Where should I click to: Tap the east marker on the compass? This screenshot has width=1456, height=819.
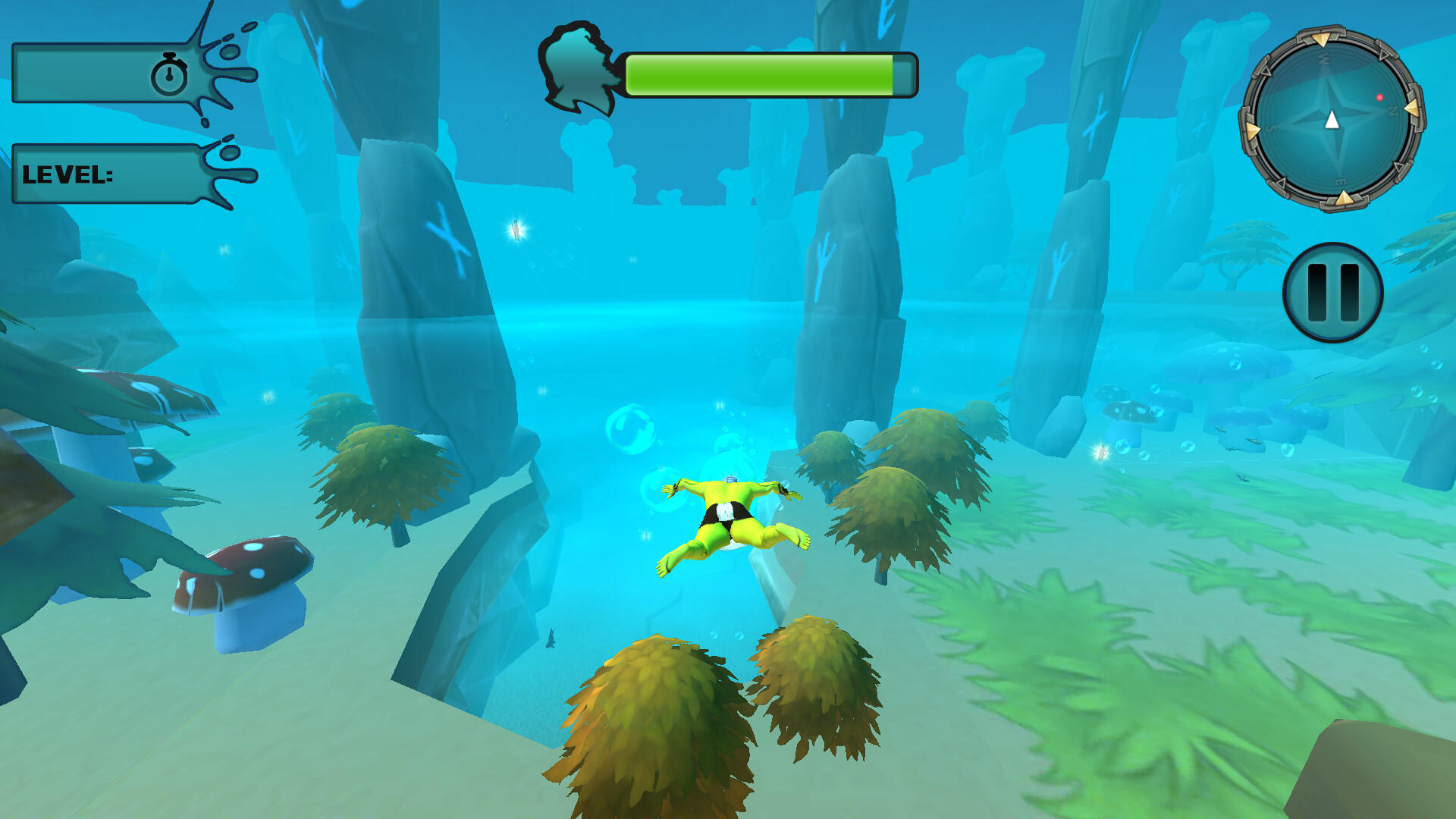point(1339,180)
